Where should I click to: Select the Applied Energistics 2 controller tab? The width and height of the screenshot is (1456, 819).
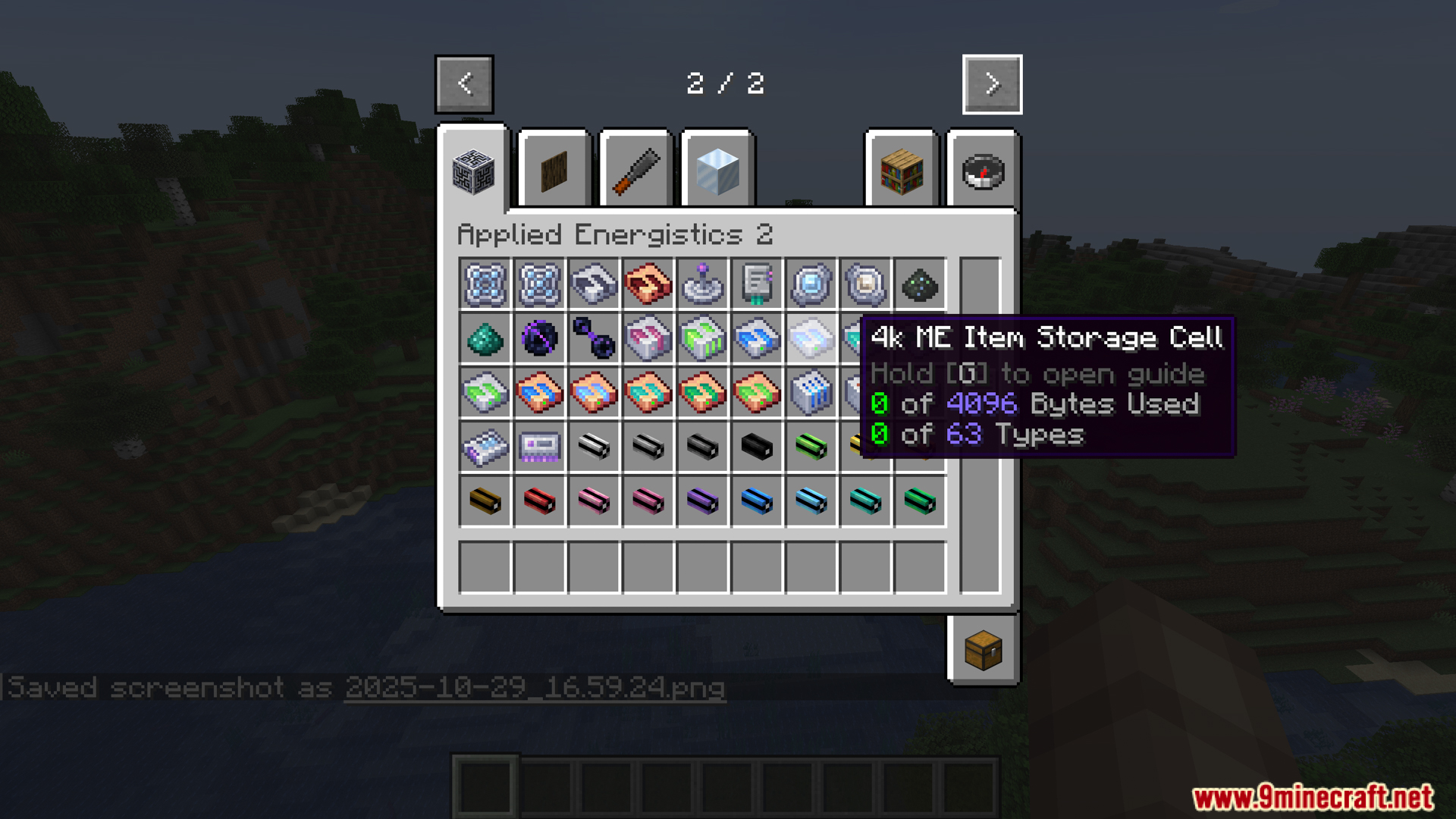point(473,171)
